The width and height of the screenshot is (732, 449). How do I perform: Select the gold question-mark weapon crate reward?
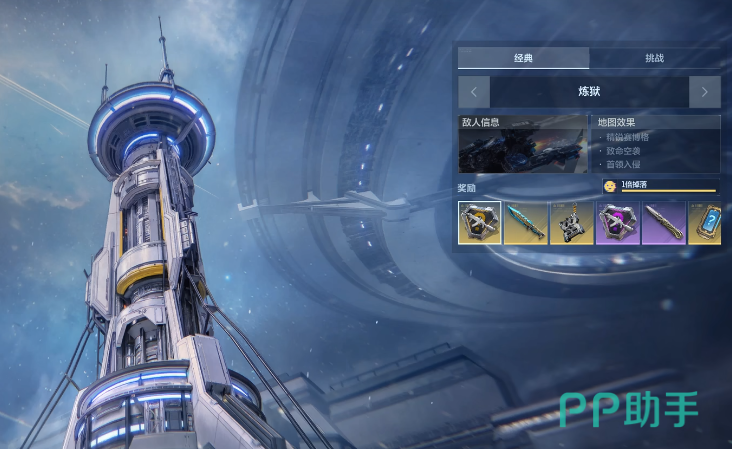480,223
